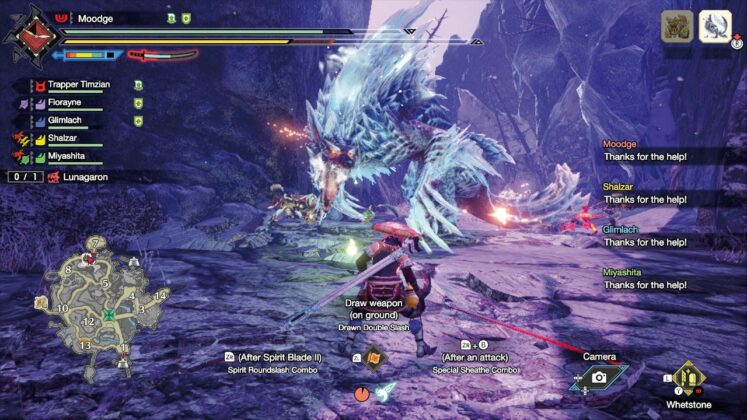Select party member Shalzar
The image size is (747, 420).
pyautogui.click(x=66, y=139)
